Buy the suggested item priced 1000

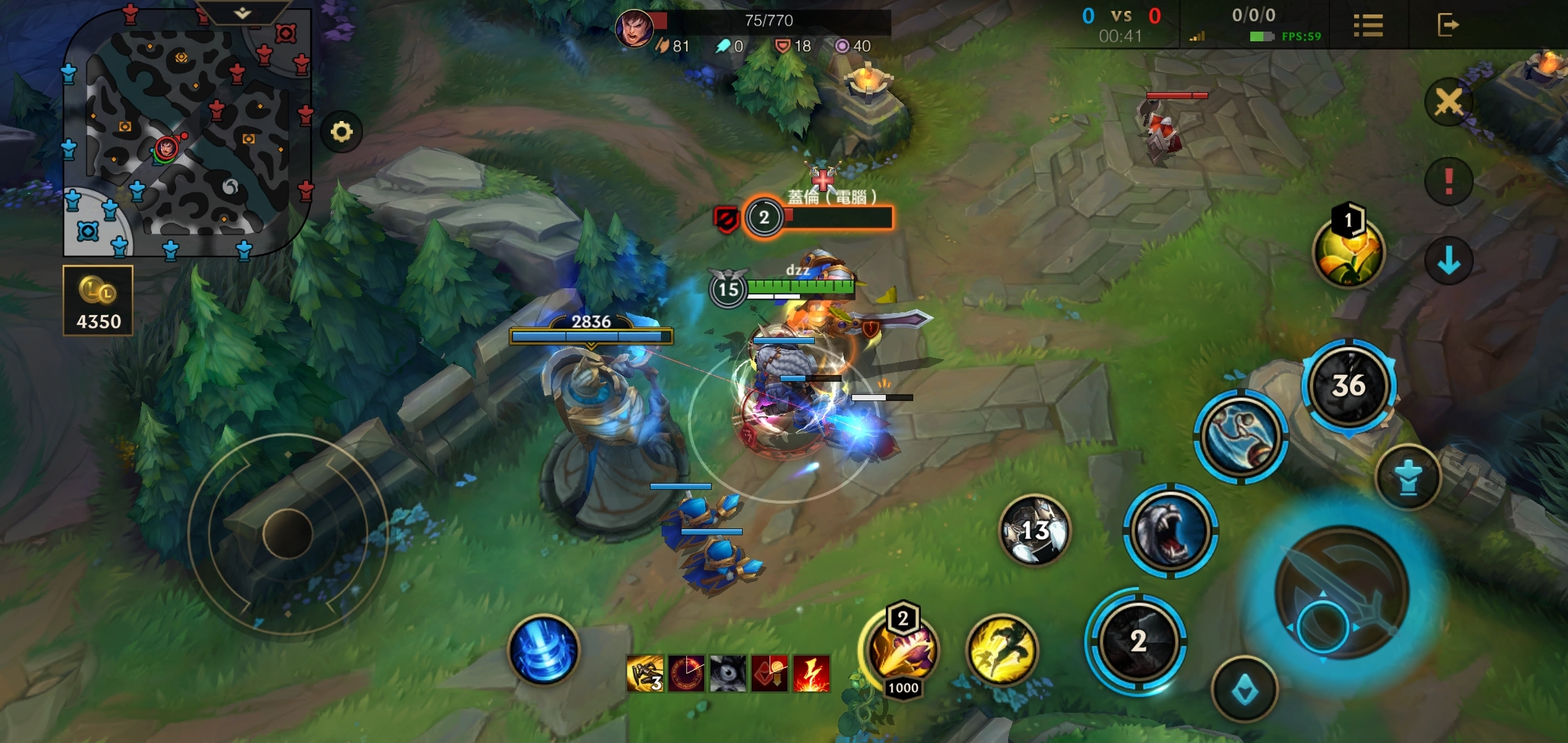coord(902,649)
